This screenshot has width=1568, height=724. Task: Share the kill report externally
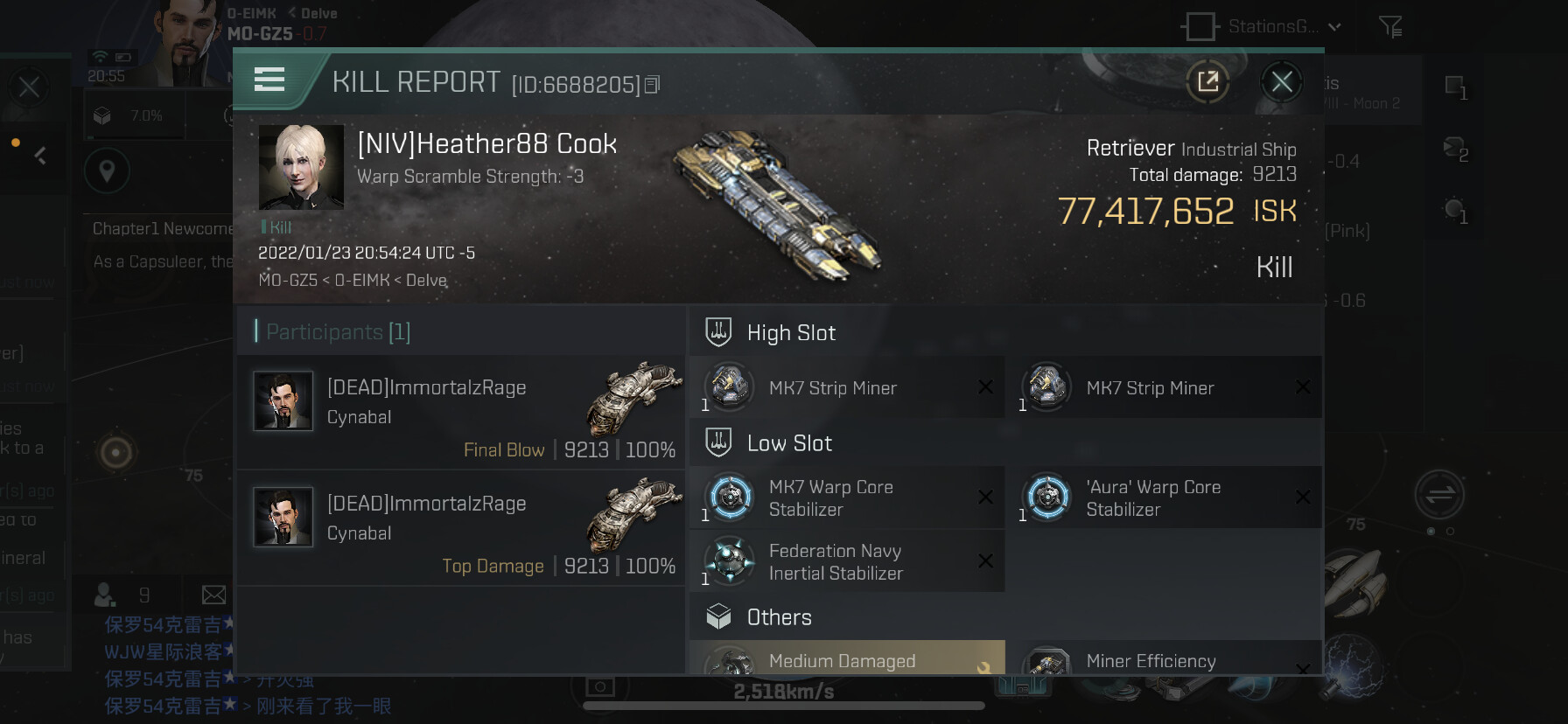1207,82
